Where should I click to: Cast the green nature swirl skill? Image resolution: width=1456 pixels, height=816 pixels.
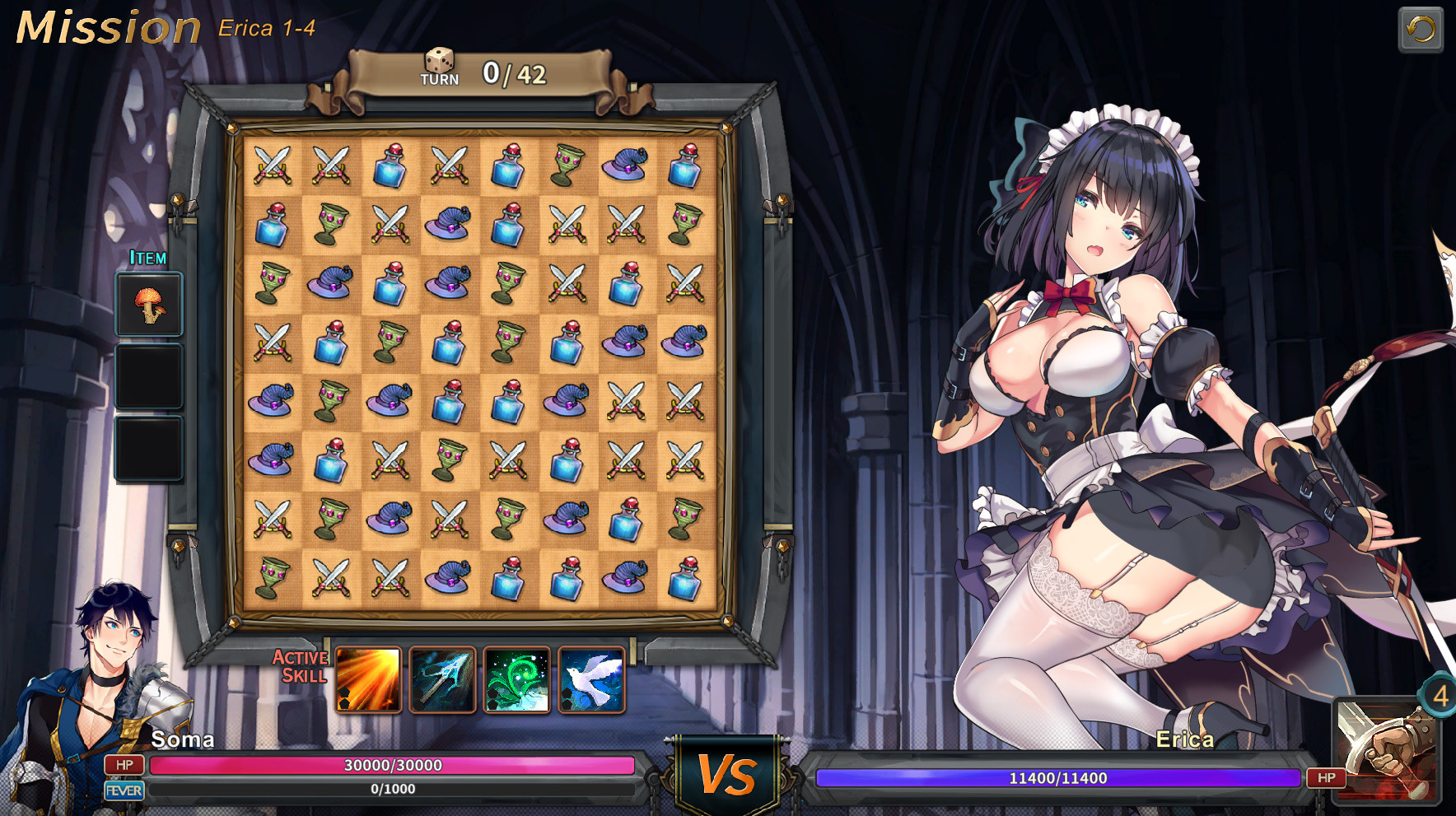517,680
